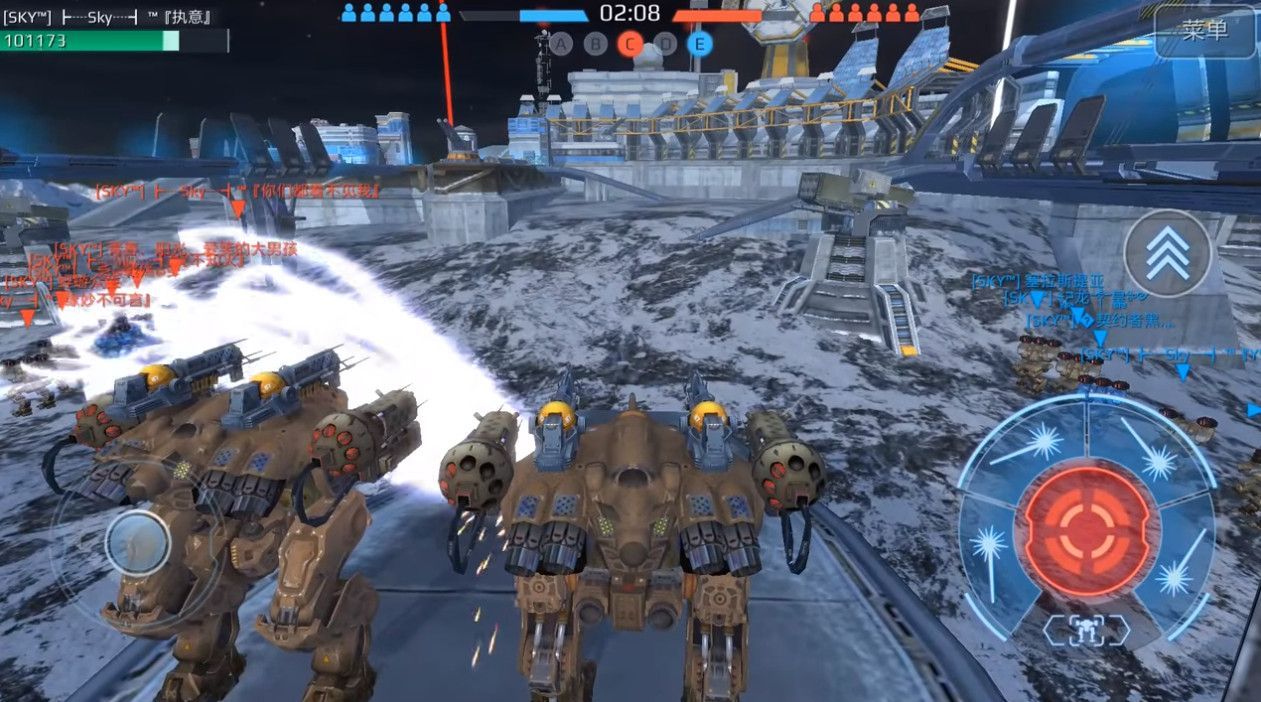Open the 菜单 menu button
The image size is (1261, 702).
pyautogui.click(x=1204, y=31)
